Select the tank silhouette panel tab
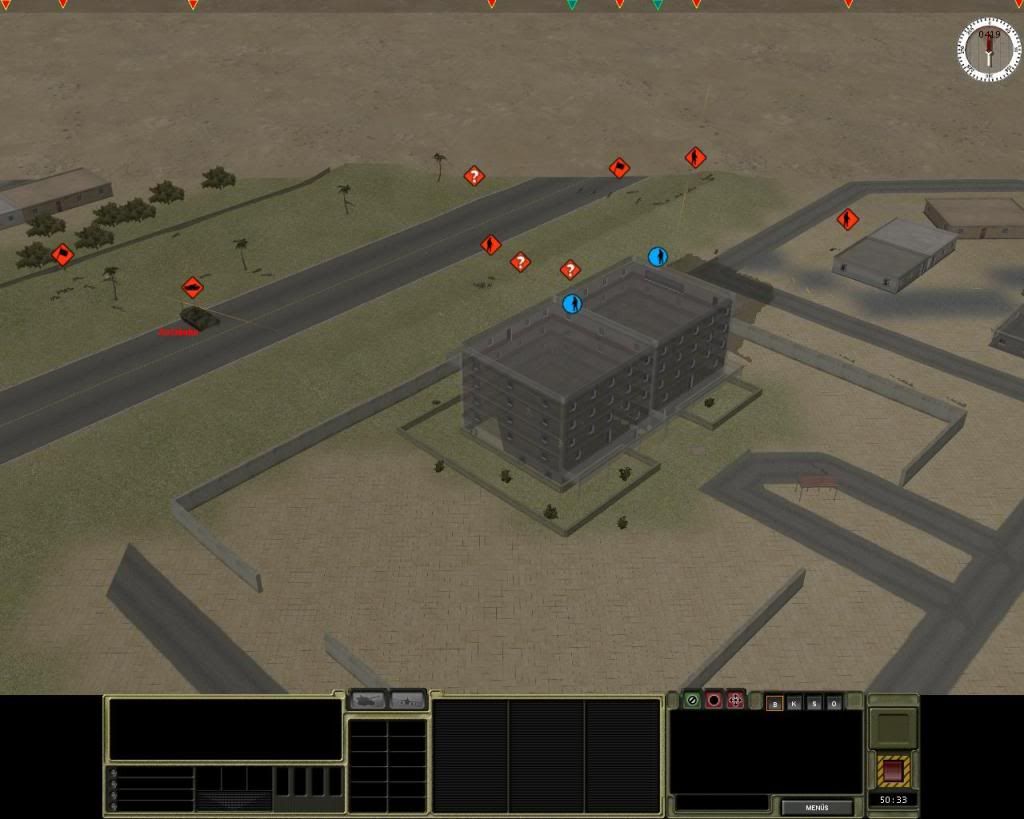Screen dimensions: 1024x819 pos(367,700)
